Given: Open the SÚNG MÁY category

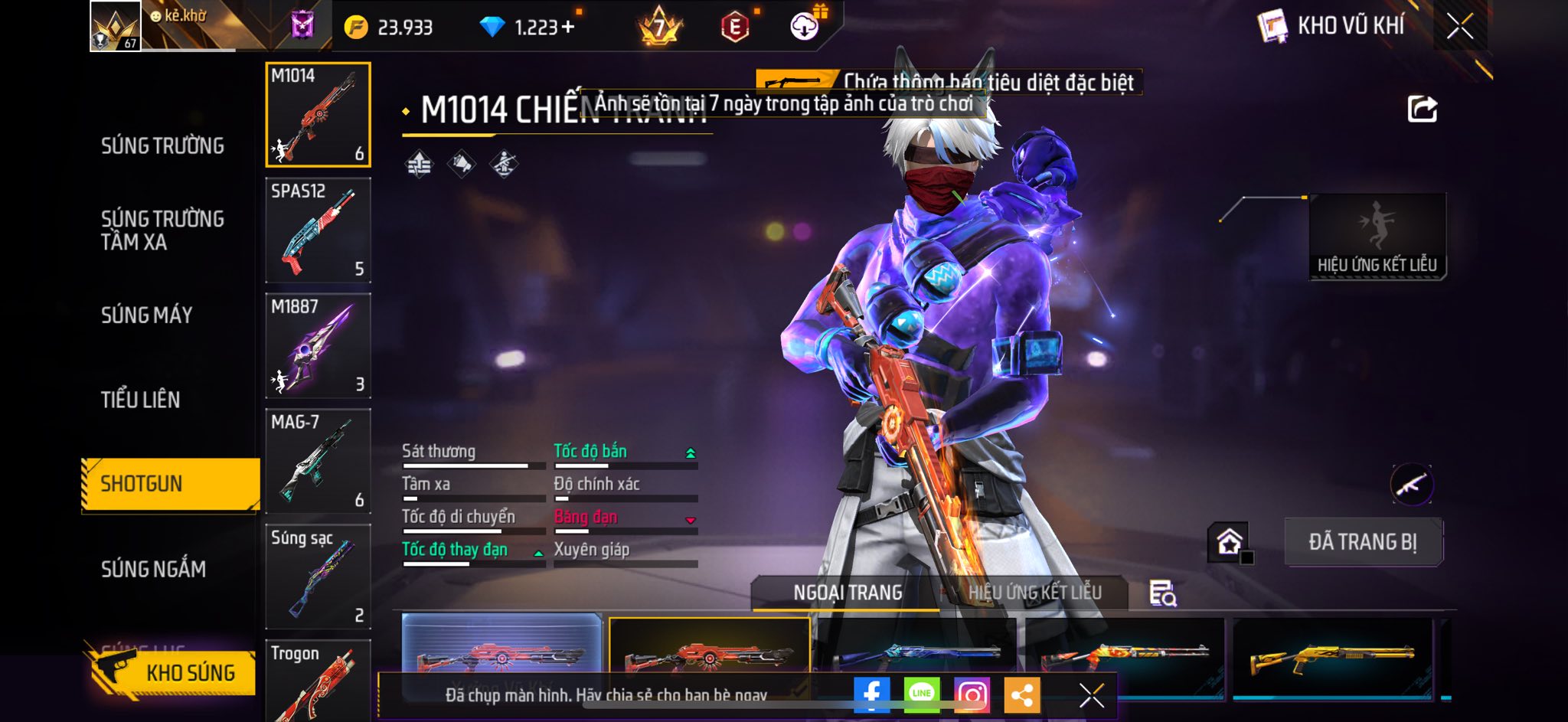Looking at the screenshot, I should pyautogui.click(x=147, y=315).
